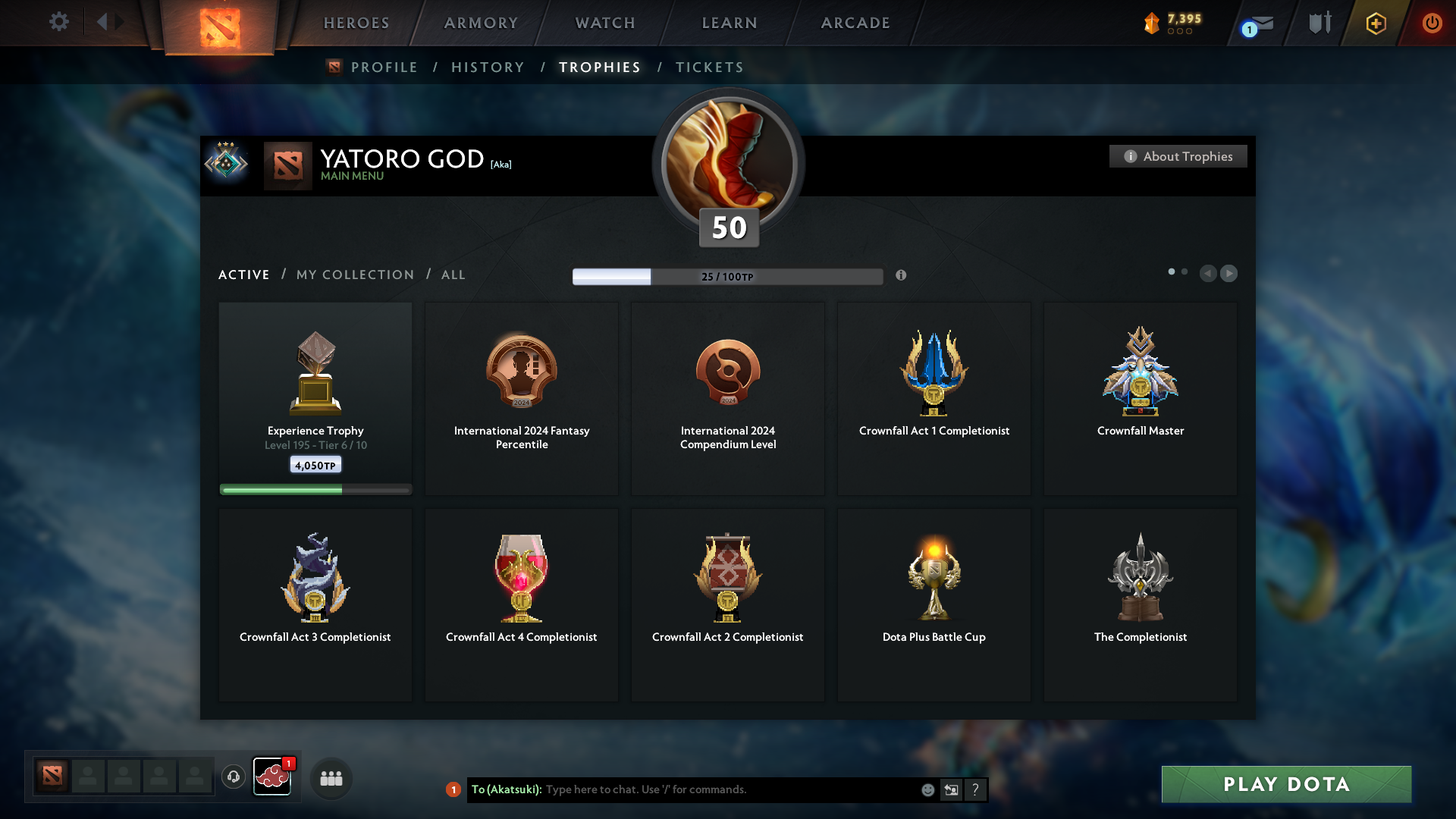This screenshot has height=819, width=1456.
Task: Switch to the MY COLLECTION trophy filter
Action: (x=353, y=275)
